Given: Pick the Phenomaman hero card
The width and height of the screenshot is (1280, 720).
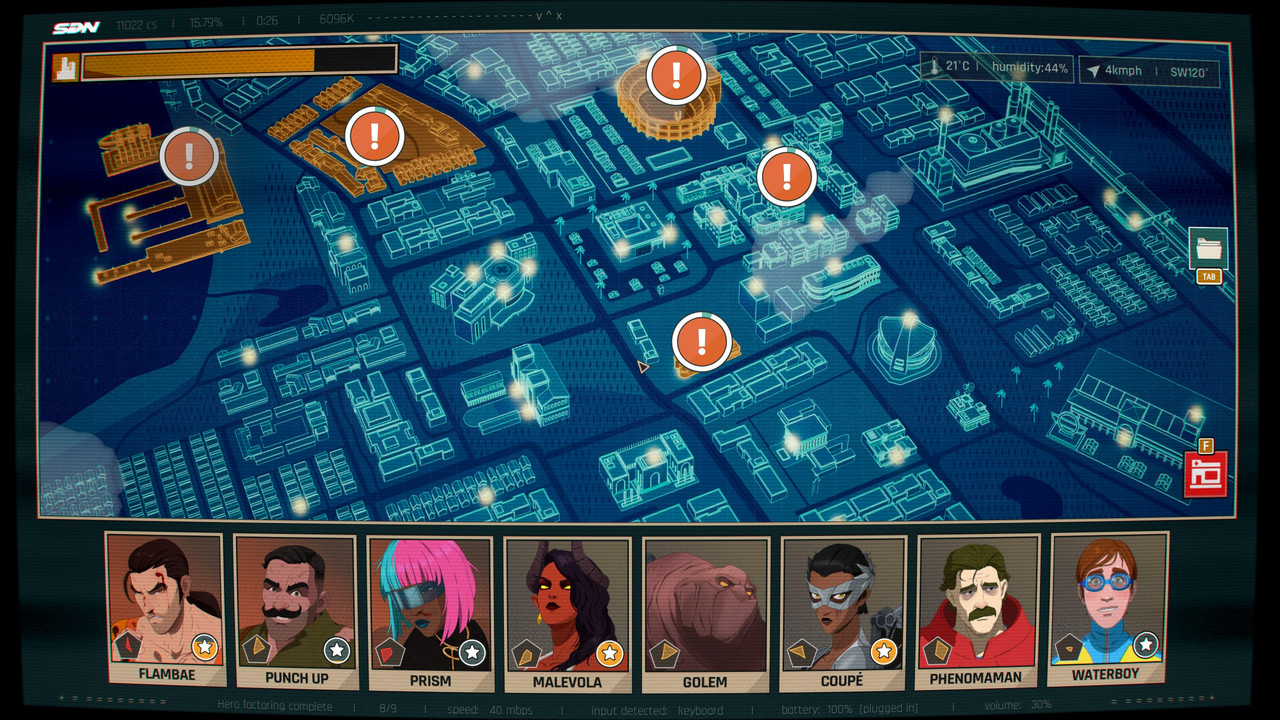Looking at the screenshot, I should 976,612.
